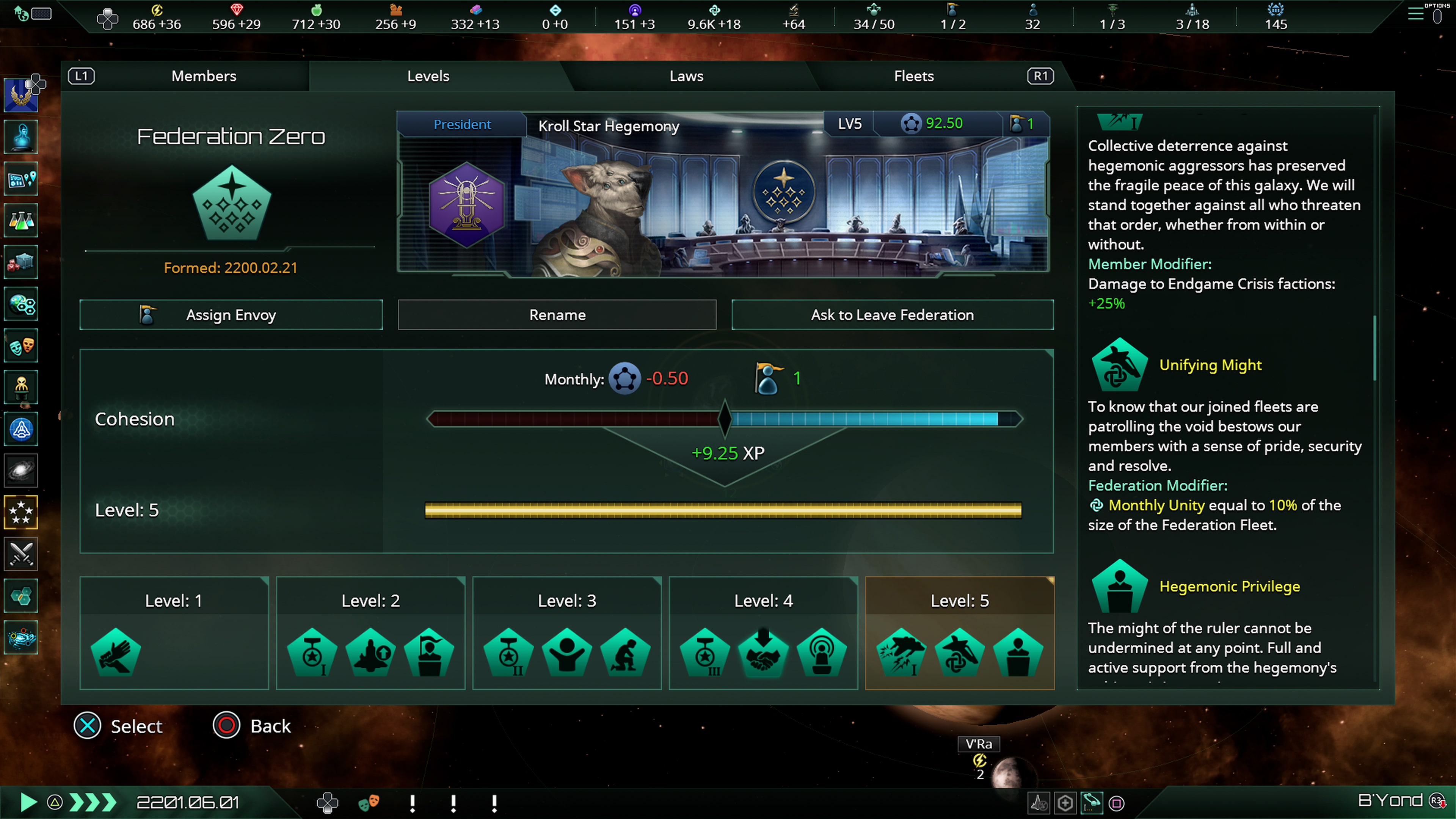Click the Cohesion slider bar

tap(725, 419)
